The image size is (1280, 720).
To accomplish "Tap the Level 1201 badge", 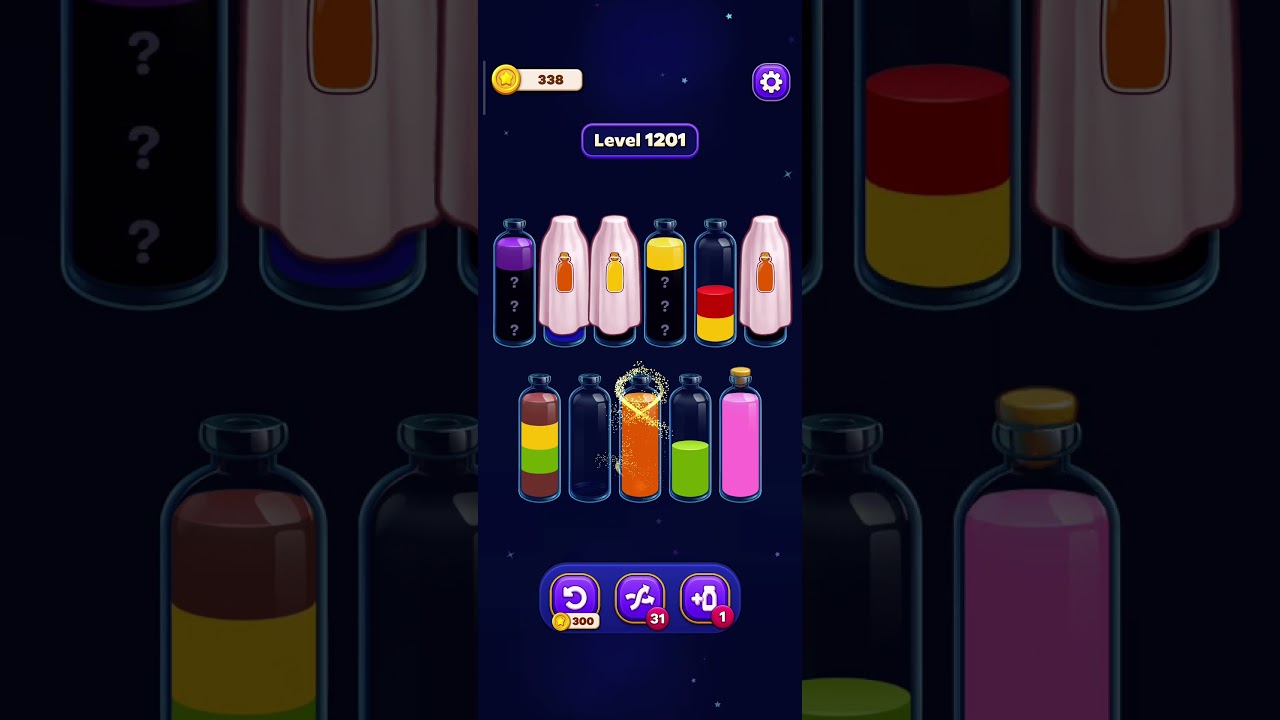I will tap(640, 140).
